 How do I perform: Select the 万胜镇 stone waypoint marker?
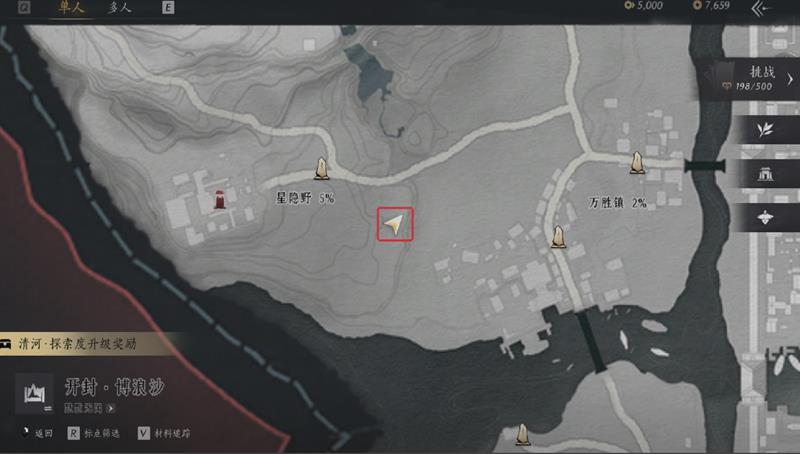(636, 162)
